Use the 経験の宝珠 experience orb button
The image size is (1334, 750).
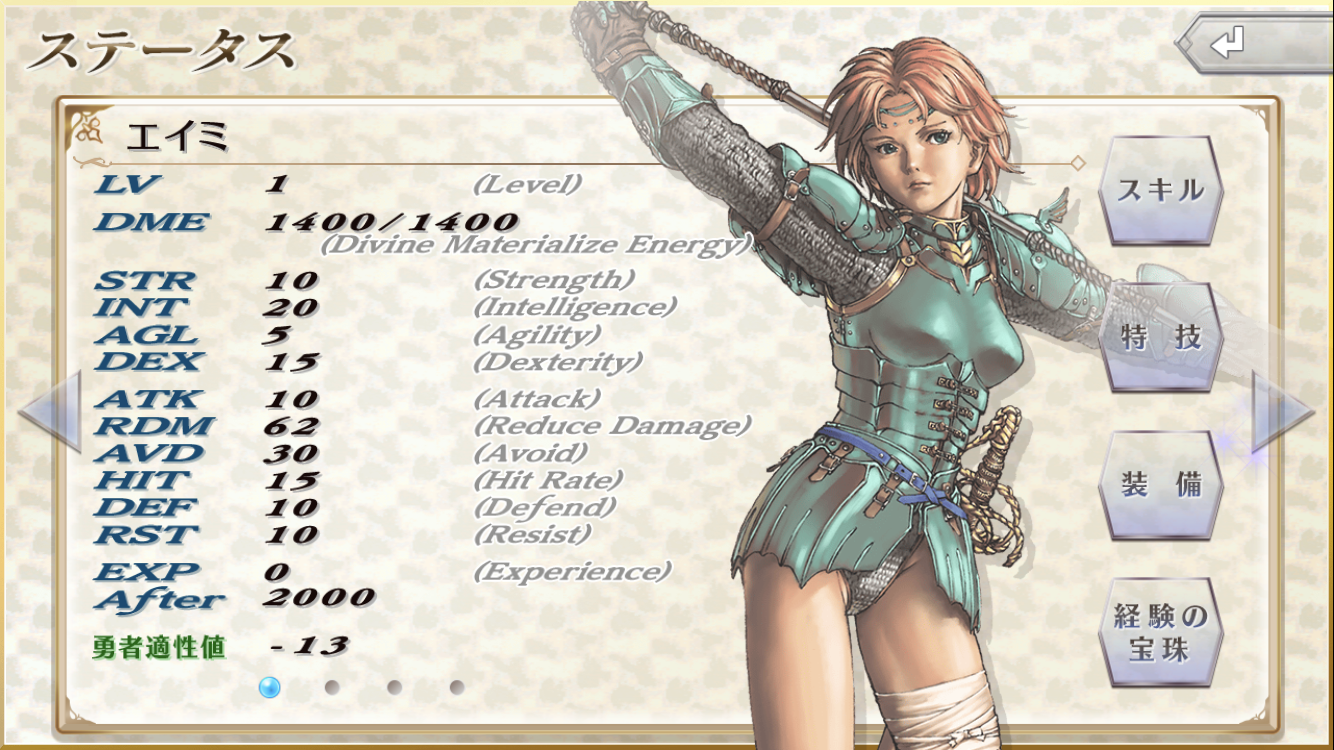pyautogui.click(x=1160, y=632)
